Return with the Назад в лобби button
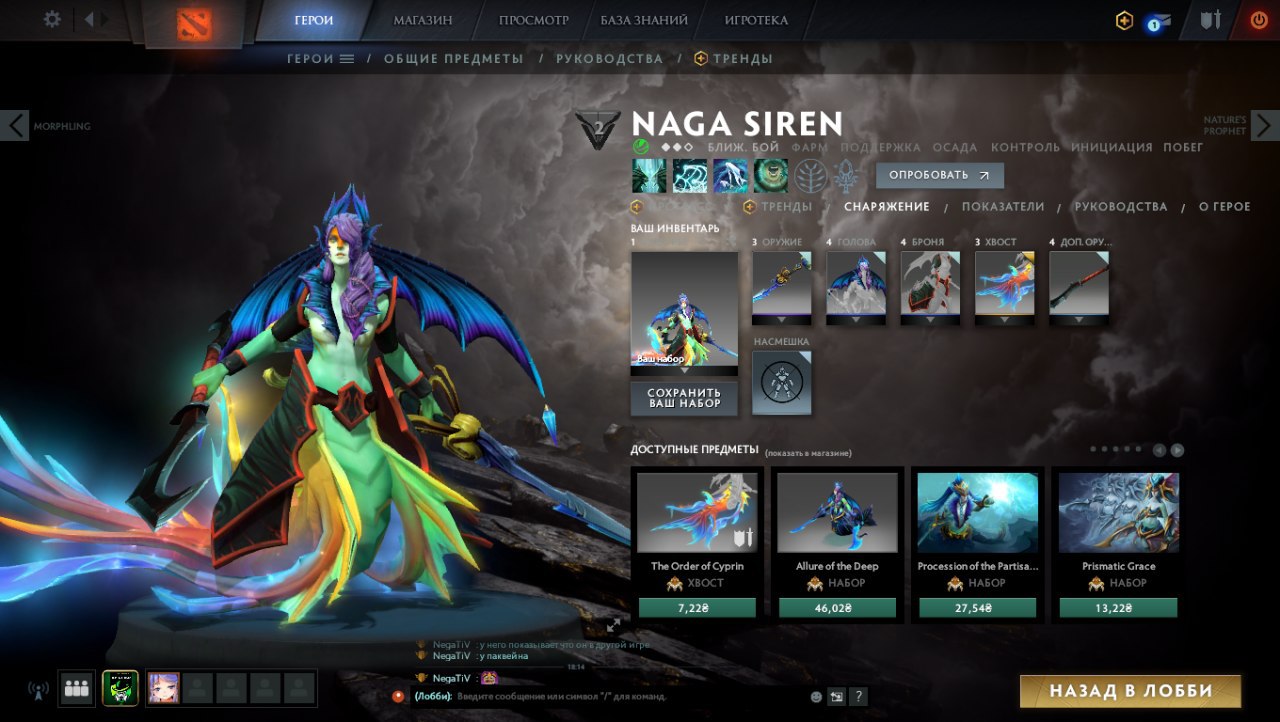The height and width of the screenshot is (722, 1280). pos(1130,691)
